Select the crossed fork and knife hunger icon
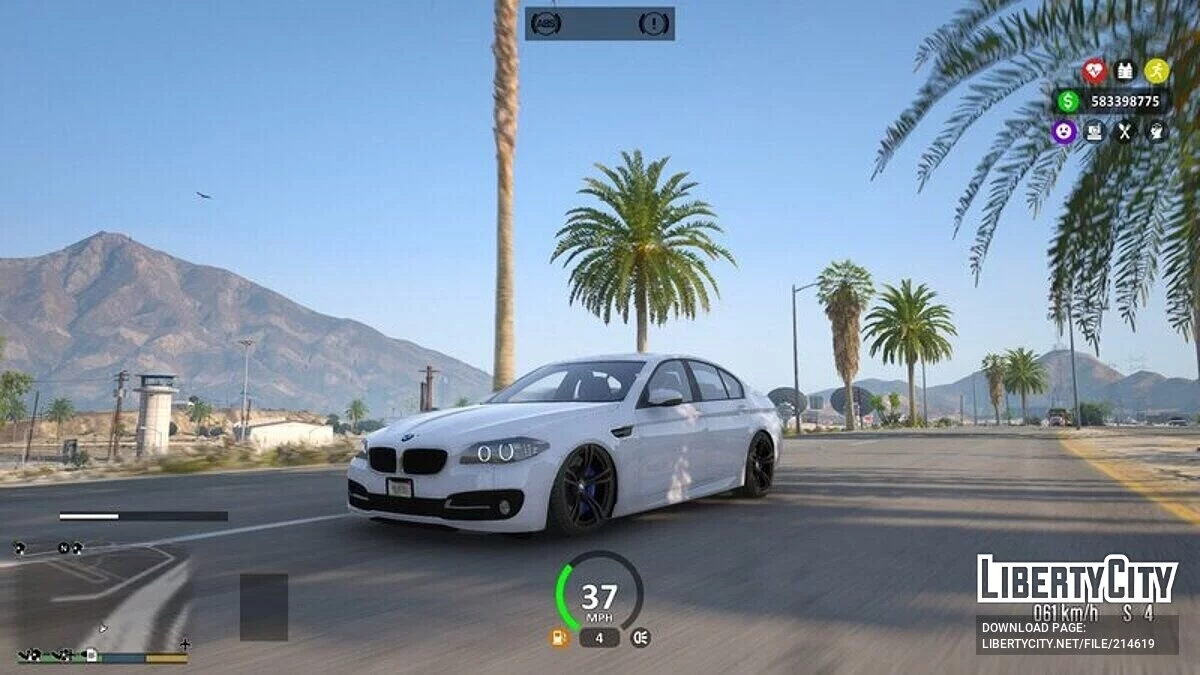This screenshot has height=675, width=1200. (x=1125, y=131)
